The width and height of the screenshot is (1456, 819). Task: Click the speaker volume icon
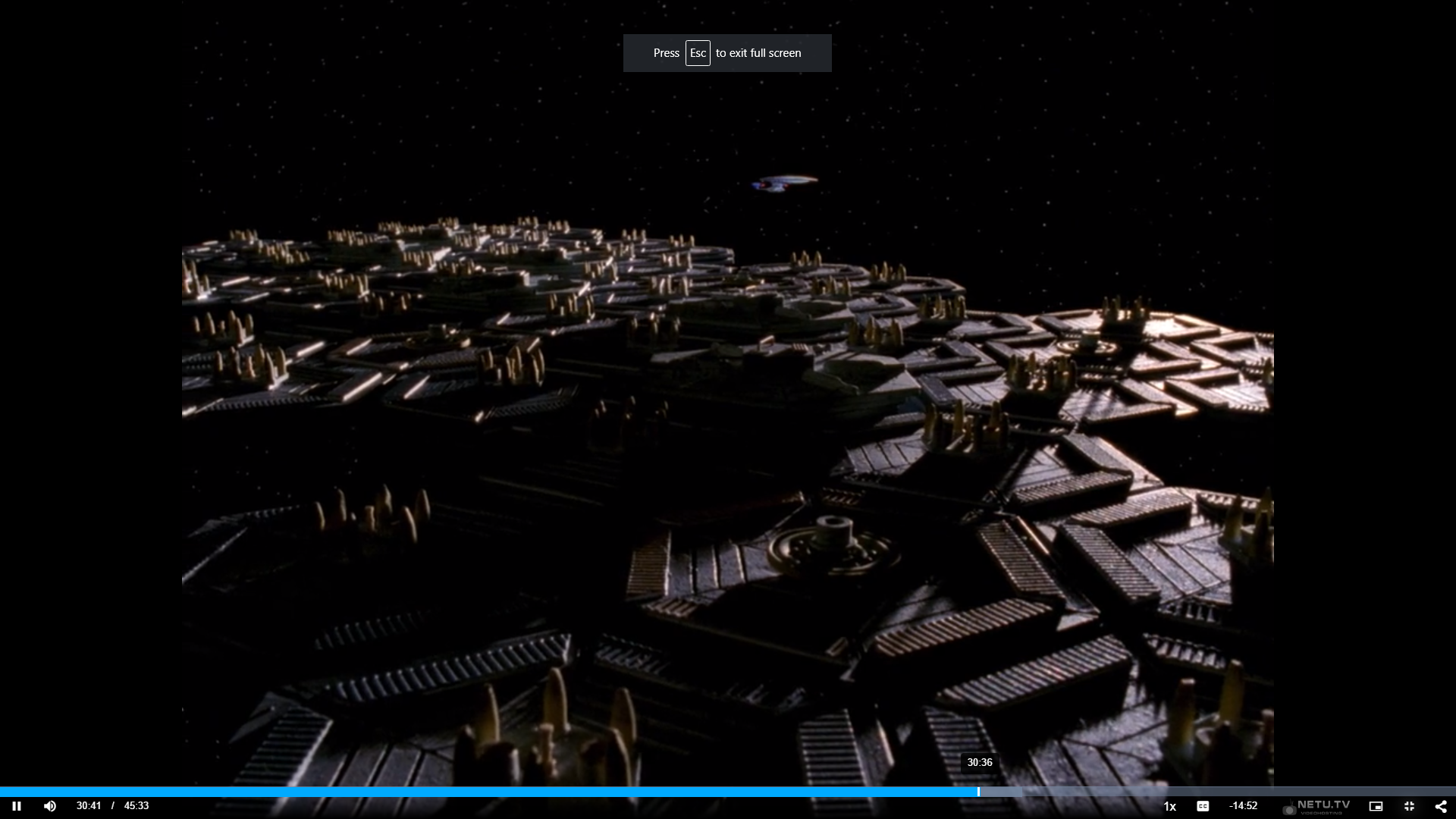(50, 805)
